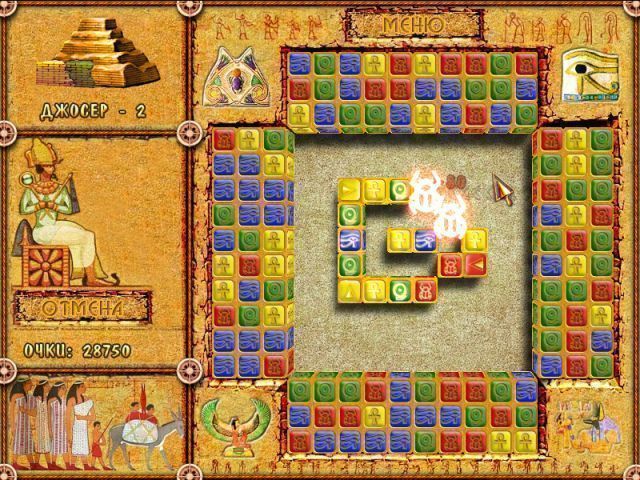Viewport: 640px width, 480px height.
Task: Click the yellow right-arrow tile in center cluster
Action: 350,189
